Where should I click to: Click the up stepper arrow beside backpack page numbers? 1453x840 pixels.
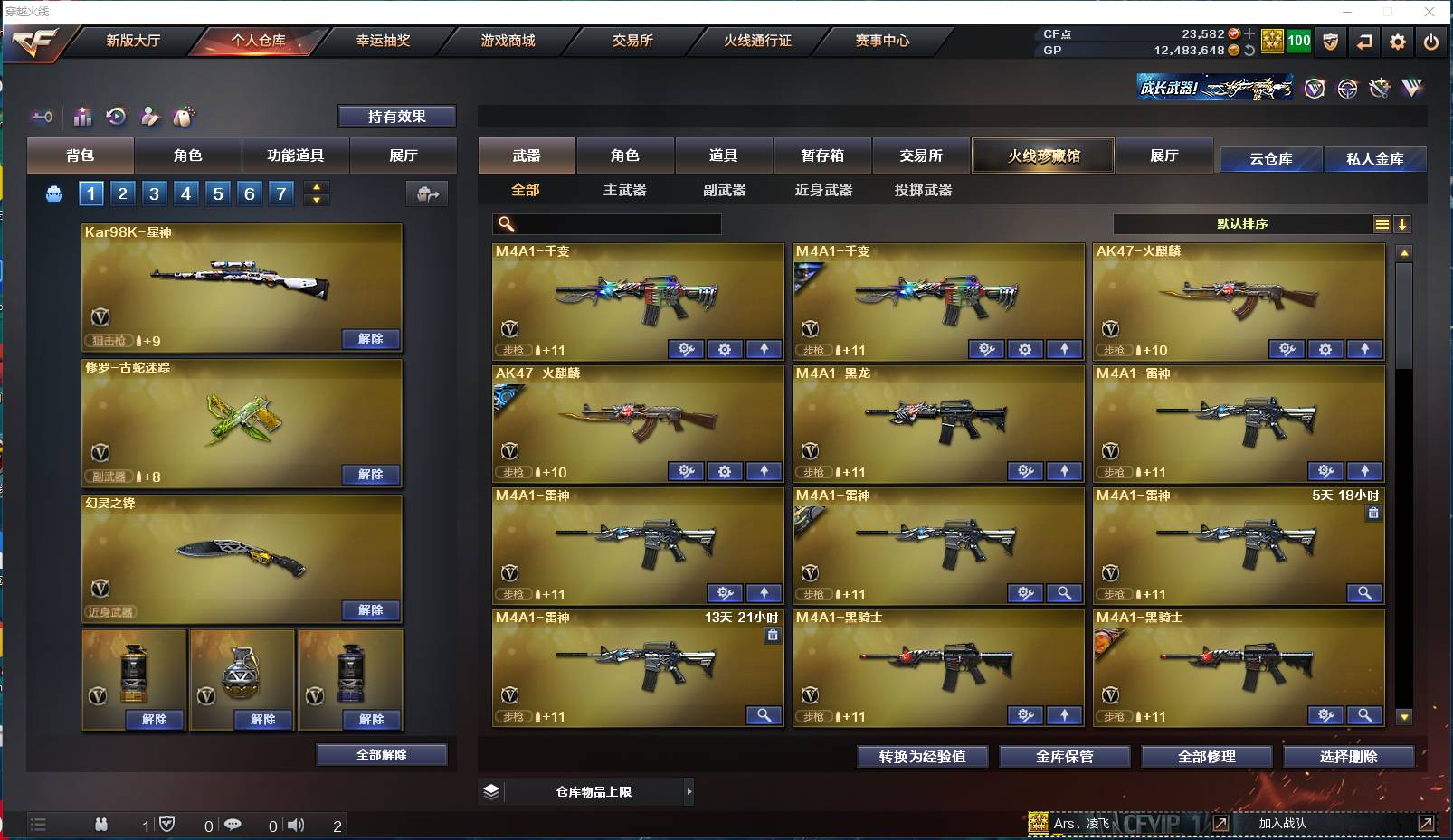coord(316,187)
